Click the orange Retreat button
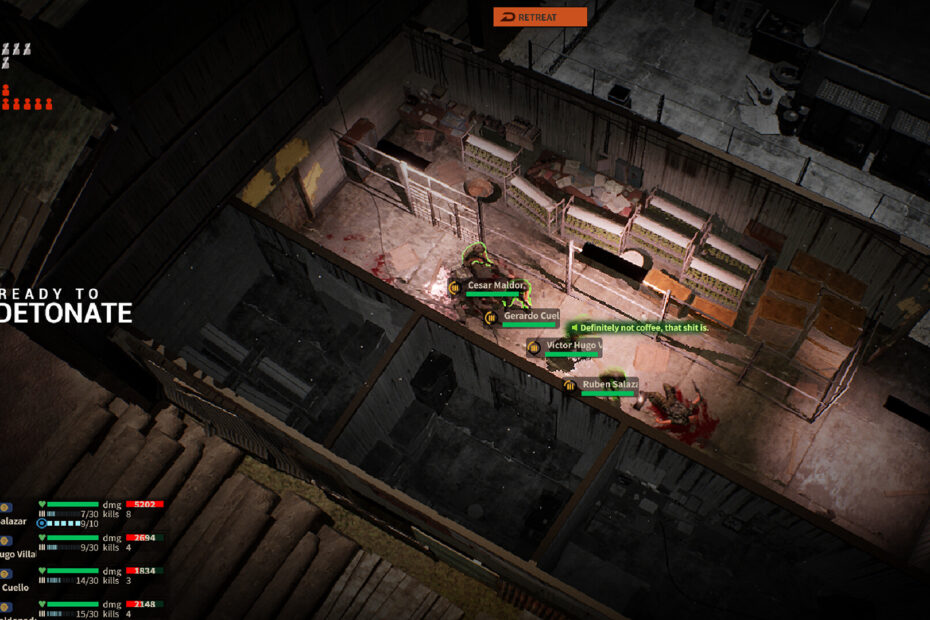 [540, 17]
